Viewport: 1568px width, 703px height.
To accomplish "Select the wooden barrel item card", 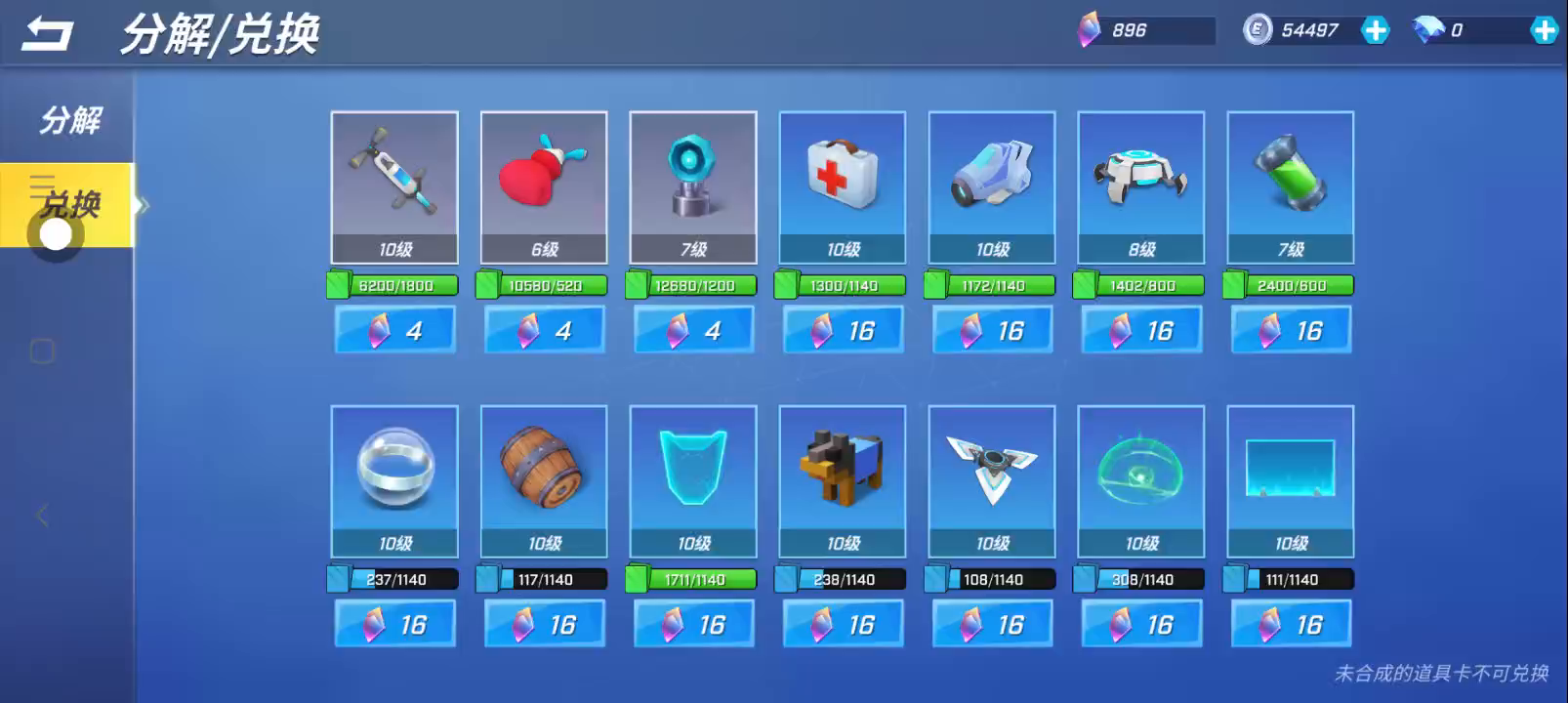I will [x=544, y=480].
